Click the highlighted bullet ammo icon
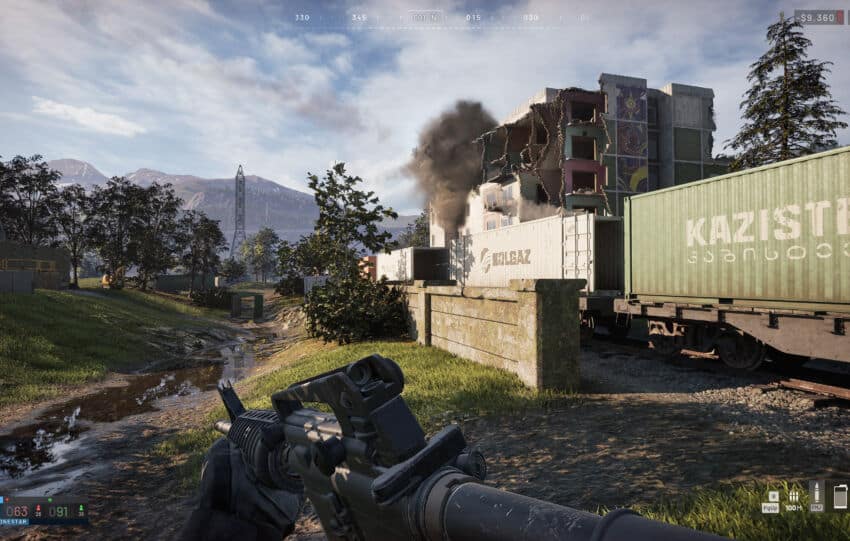Image resolution: width=850 pixels, height=541 pixels. pos(816,494)
